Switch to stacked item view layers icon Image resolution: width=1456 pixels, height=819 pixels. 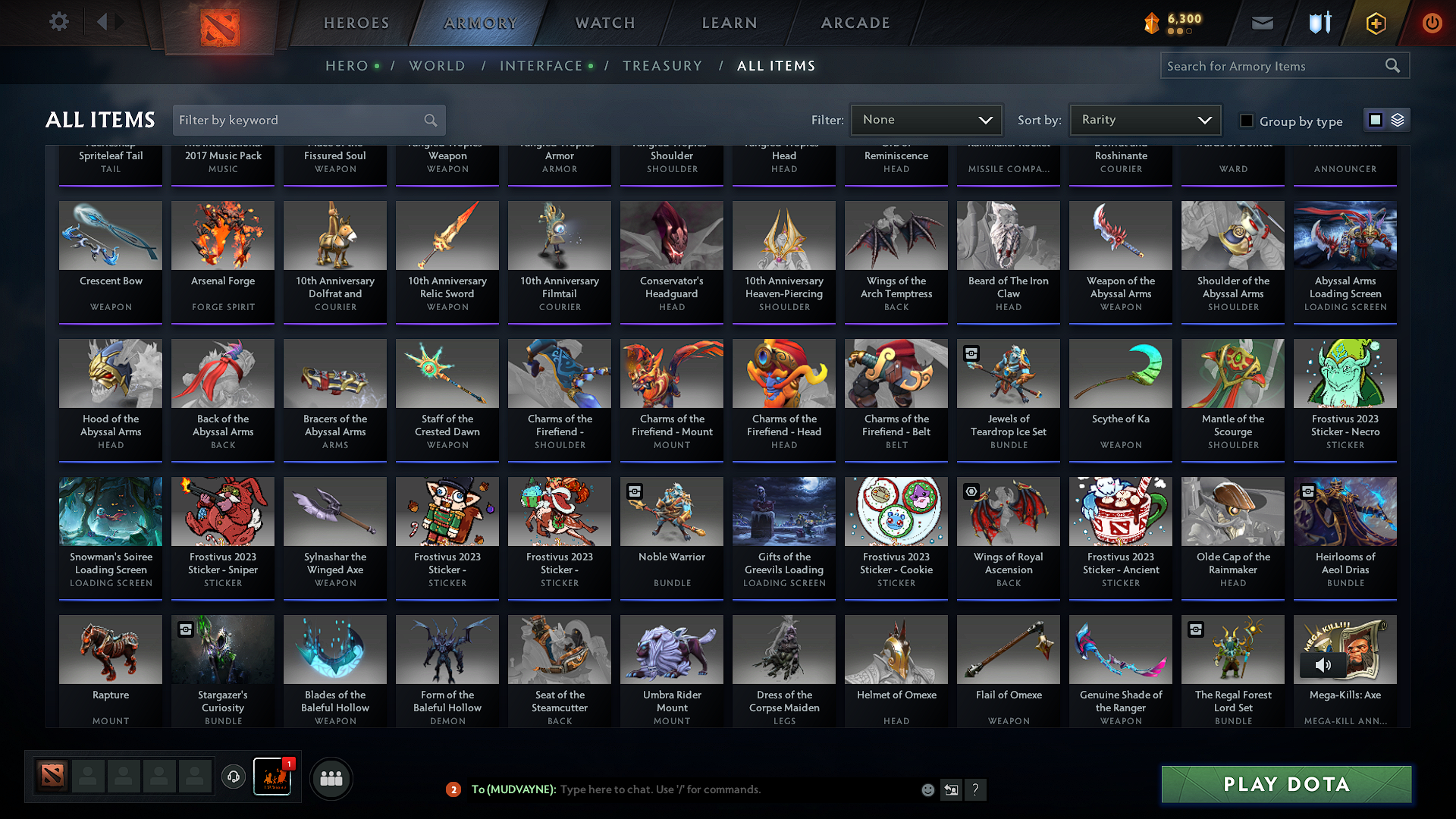(1398, 120)
